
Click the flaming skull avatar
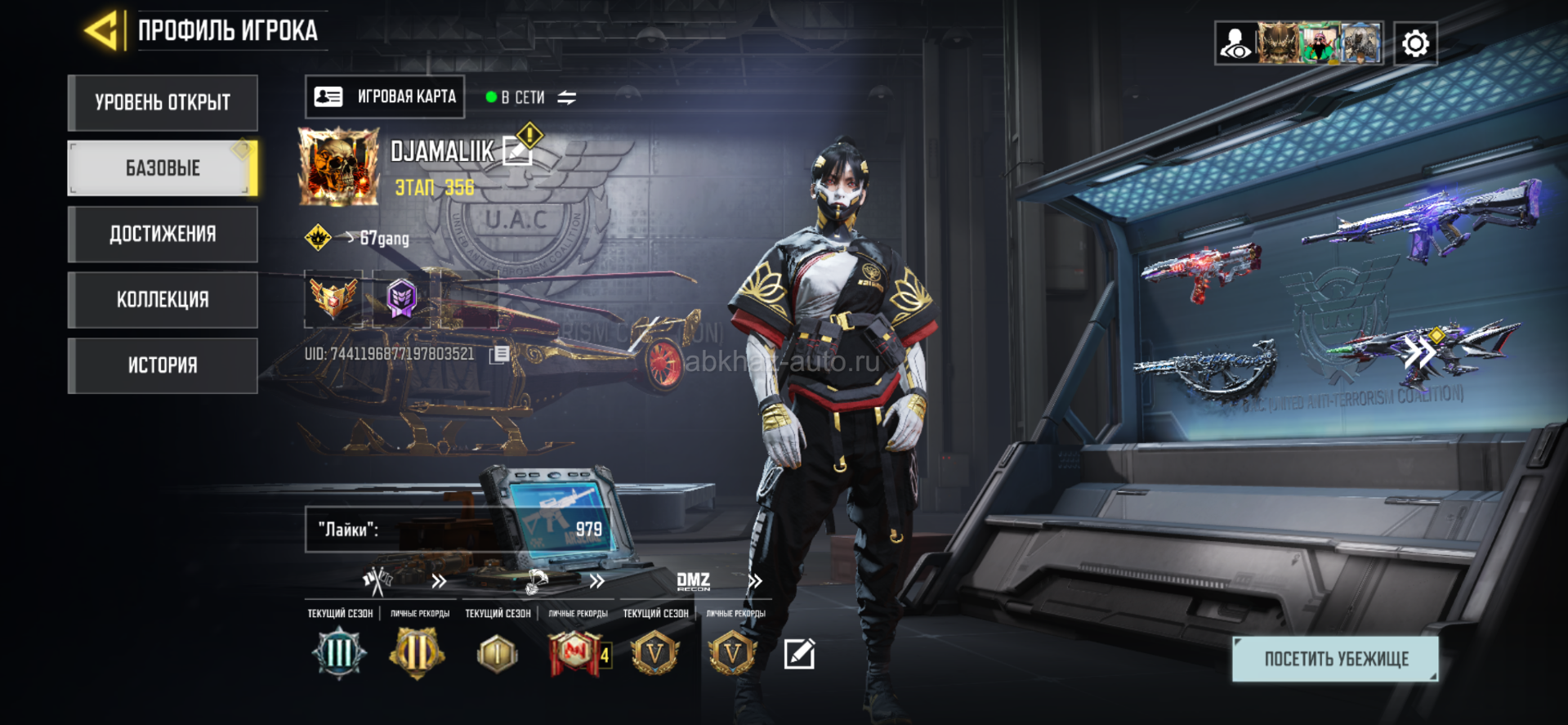click(339, 167)
